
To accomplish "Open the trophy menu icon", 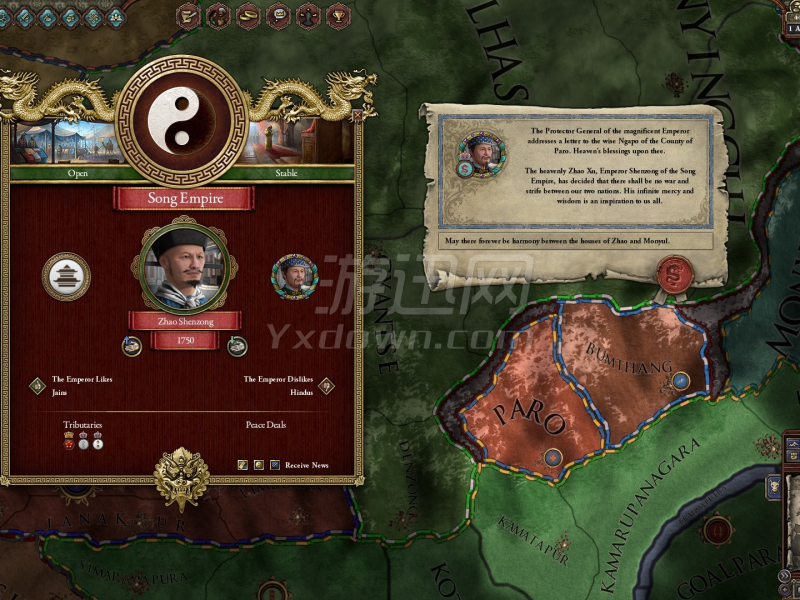I will tap(339, 15).
